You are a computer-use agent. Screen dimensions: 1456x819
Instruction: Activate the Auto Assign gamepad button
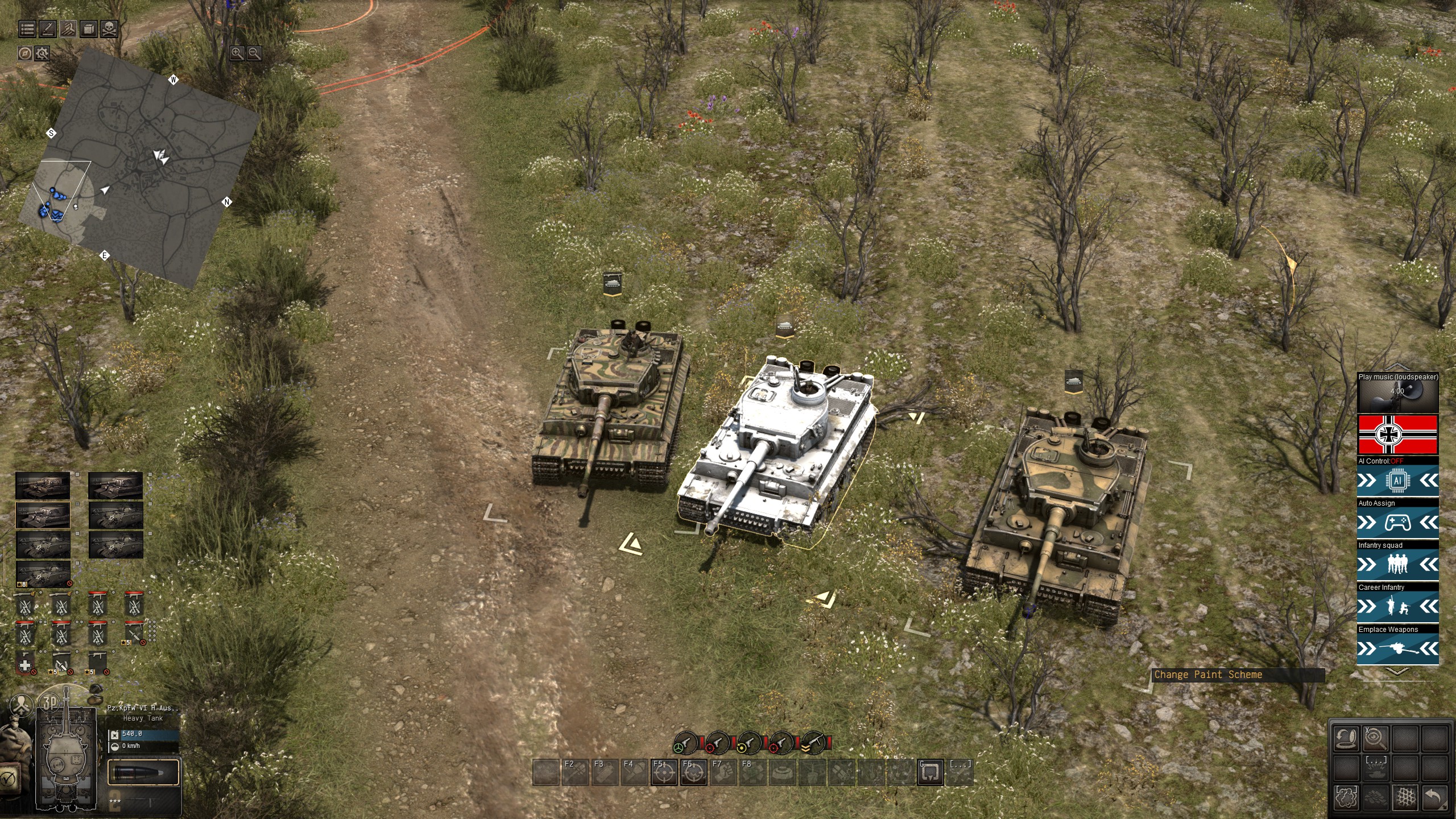(1397, 523)
